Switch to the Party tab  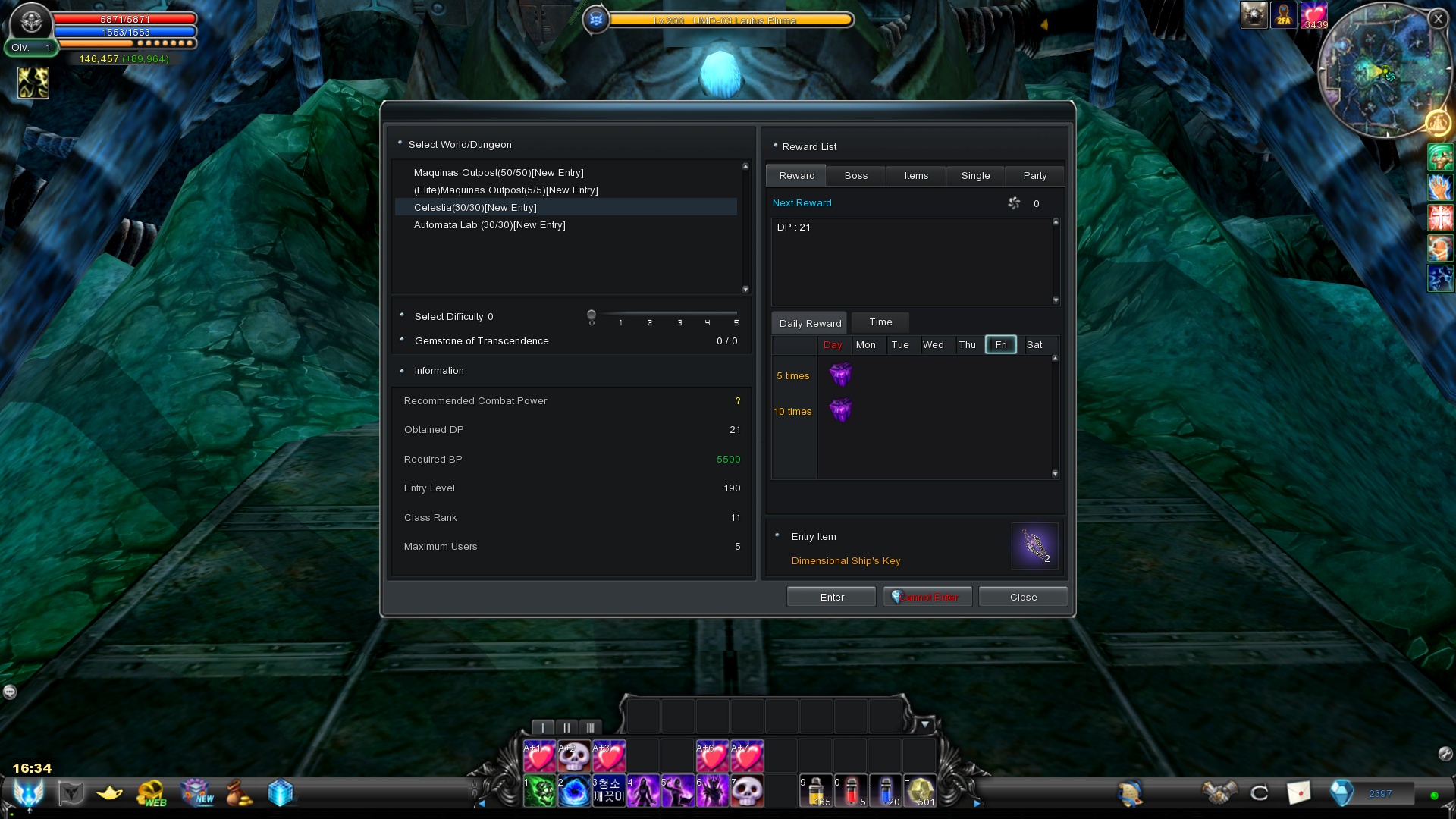[x=1034, y=176]
